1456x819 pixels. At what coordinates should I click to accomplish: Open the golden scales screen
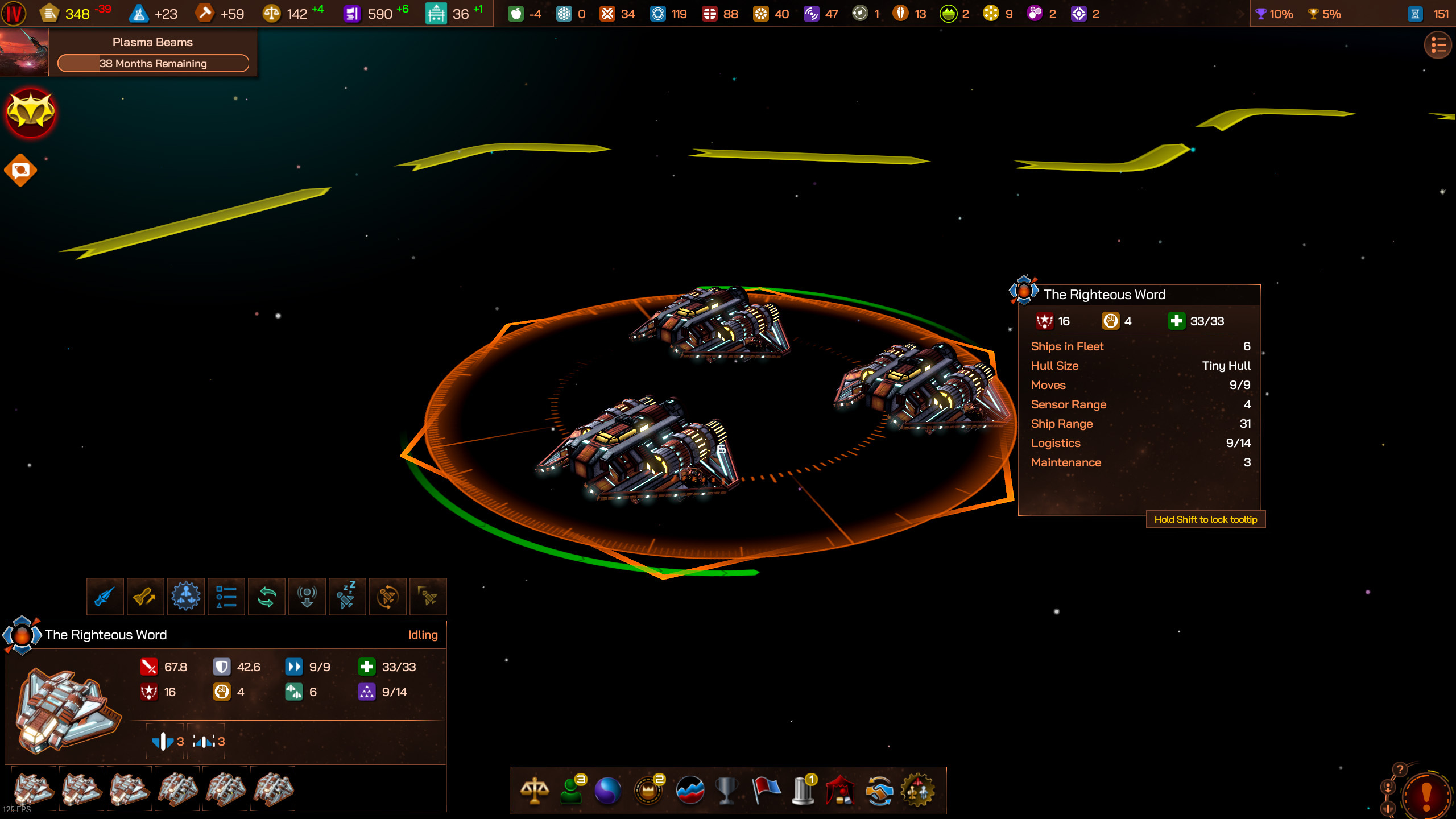tap(535, 791)
